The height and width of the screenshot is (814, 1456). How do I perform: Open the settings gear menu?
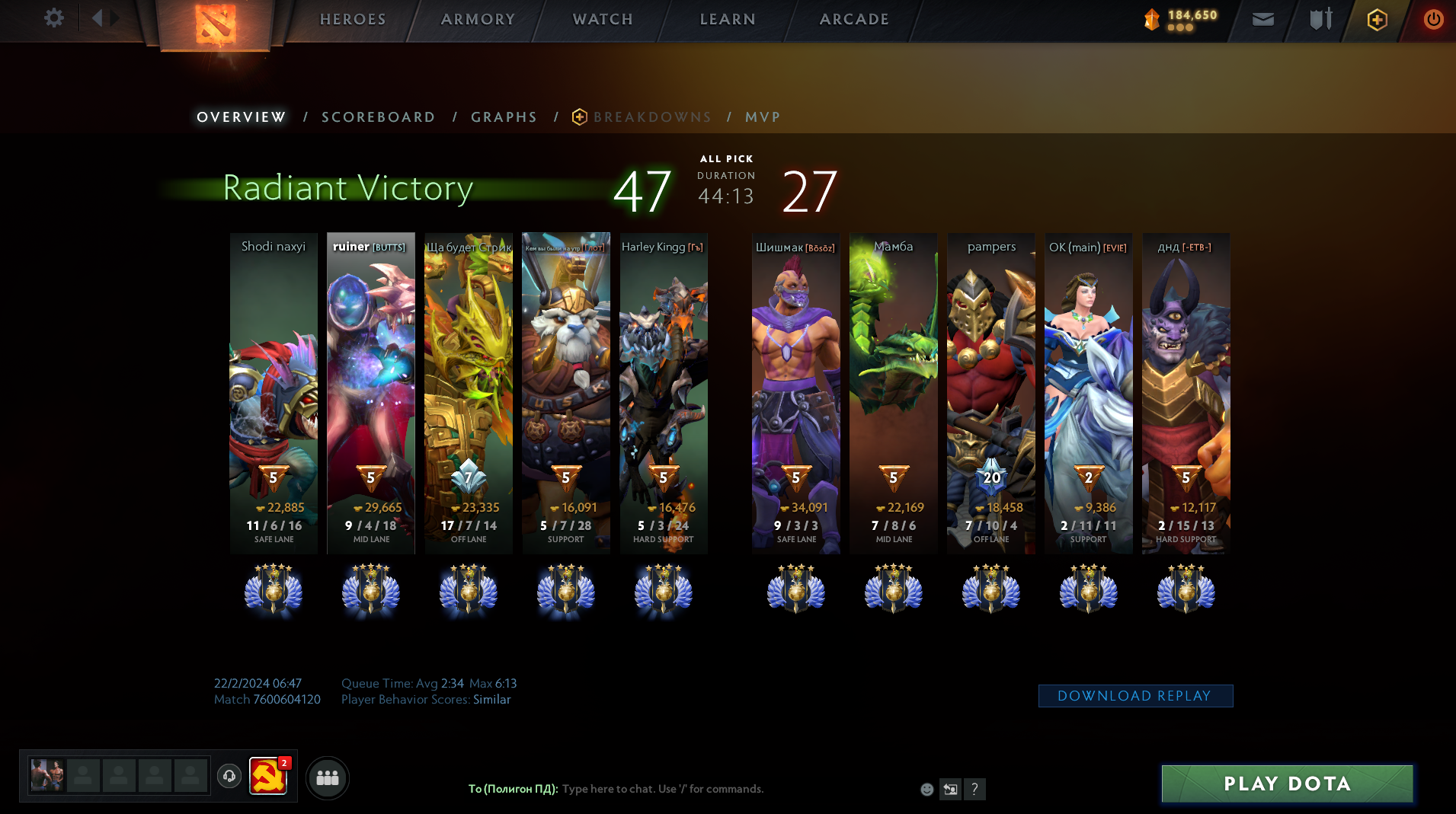pyautogui.click(x=53, y=18)
